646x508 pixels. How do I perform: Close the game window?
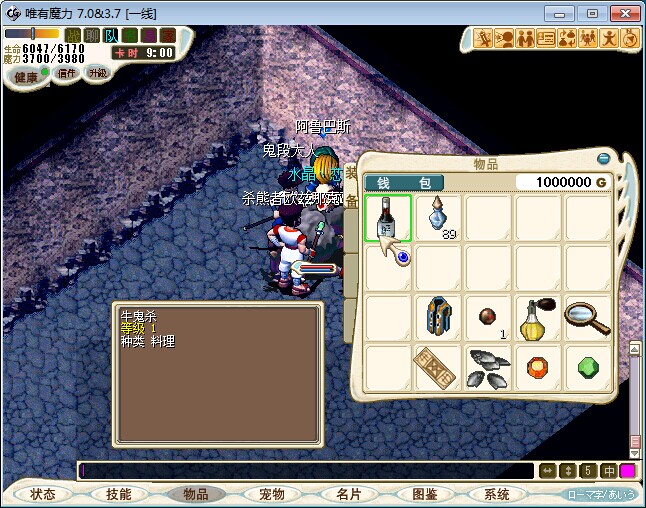pos(622,13)
